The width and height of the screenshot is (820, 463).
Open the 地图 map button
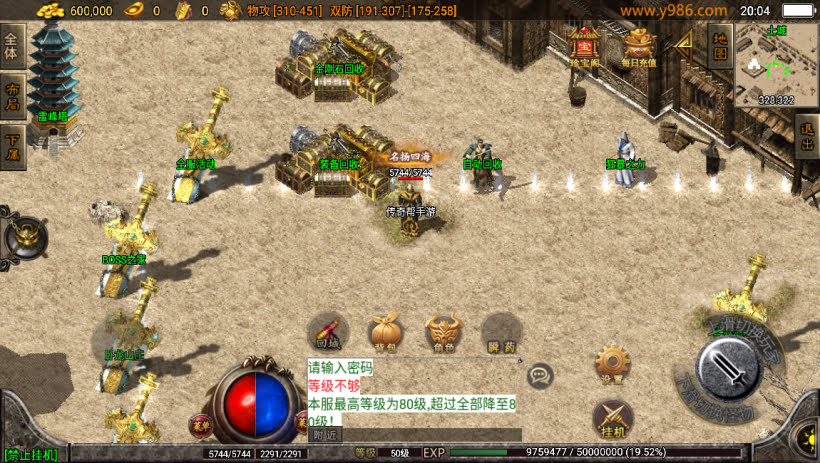coord(719,45)
